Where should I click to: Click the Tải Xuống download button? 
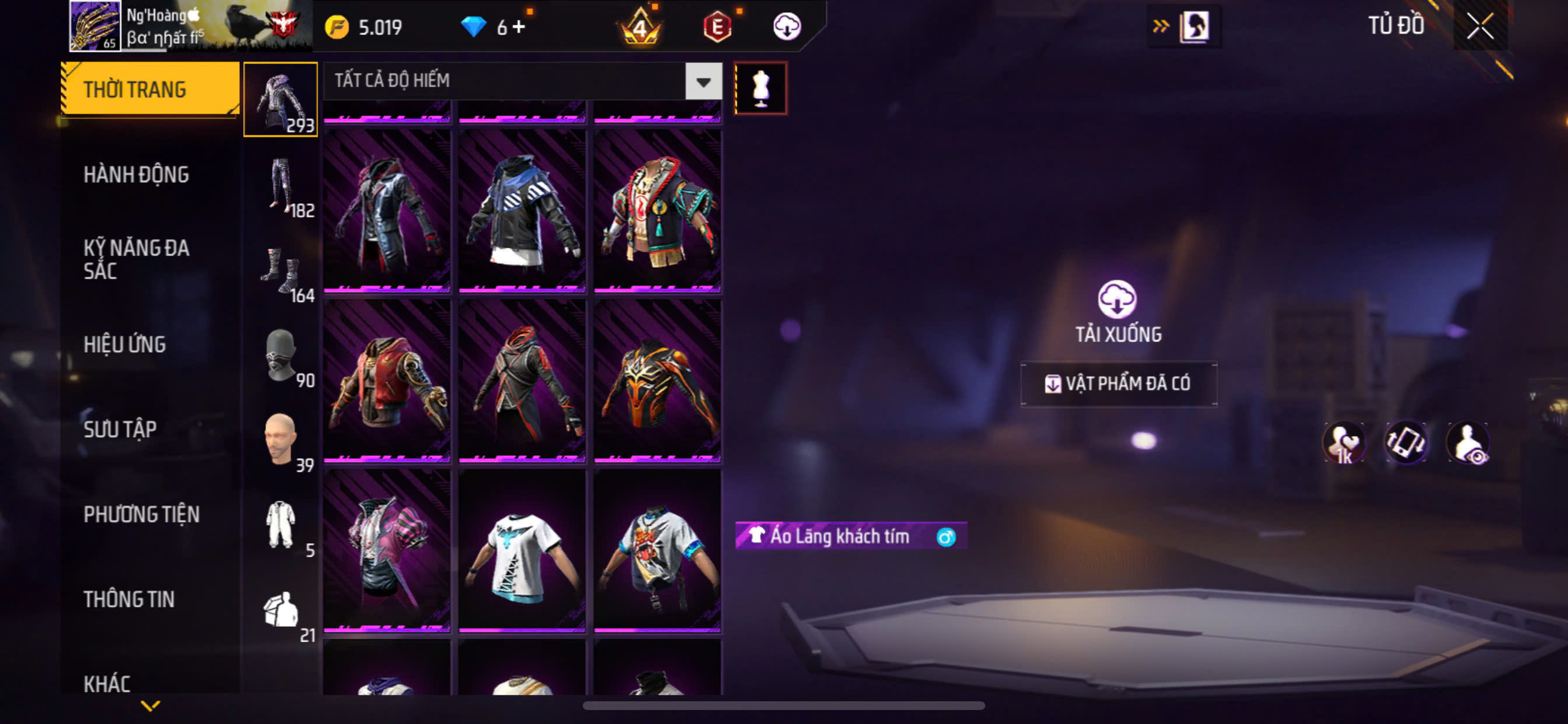[x=1118, y=310]
